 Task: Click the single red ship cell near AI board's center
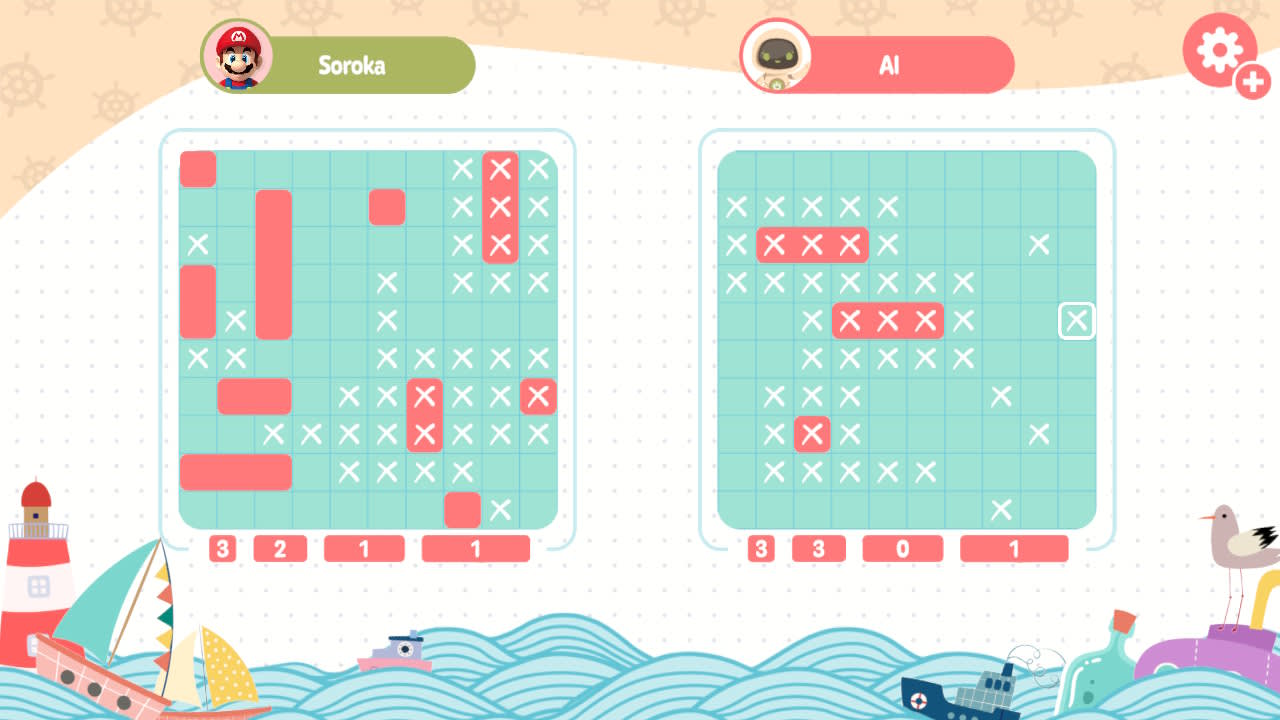[812, 434]
